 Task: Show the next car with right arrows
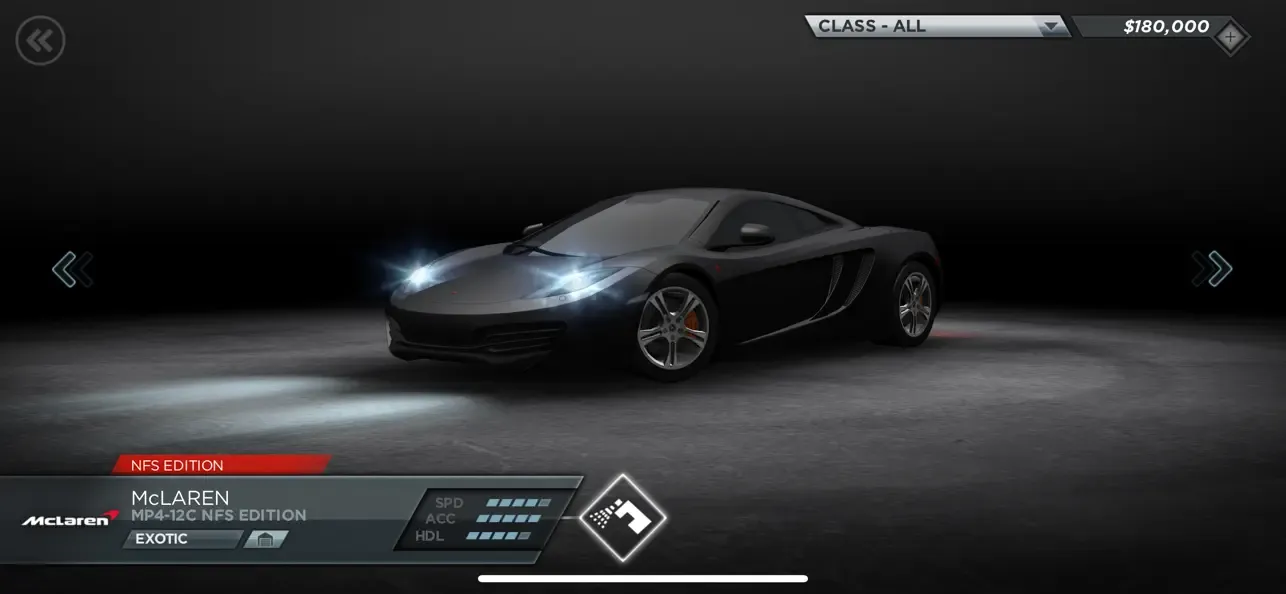tap(1212, 269)
